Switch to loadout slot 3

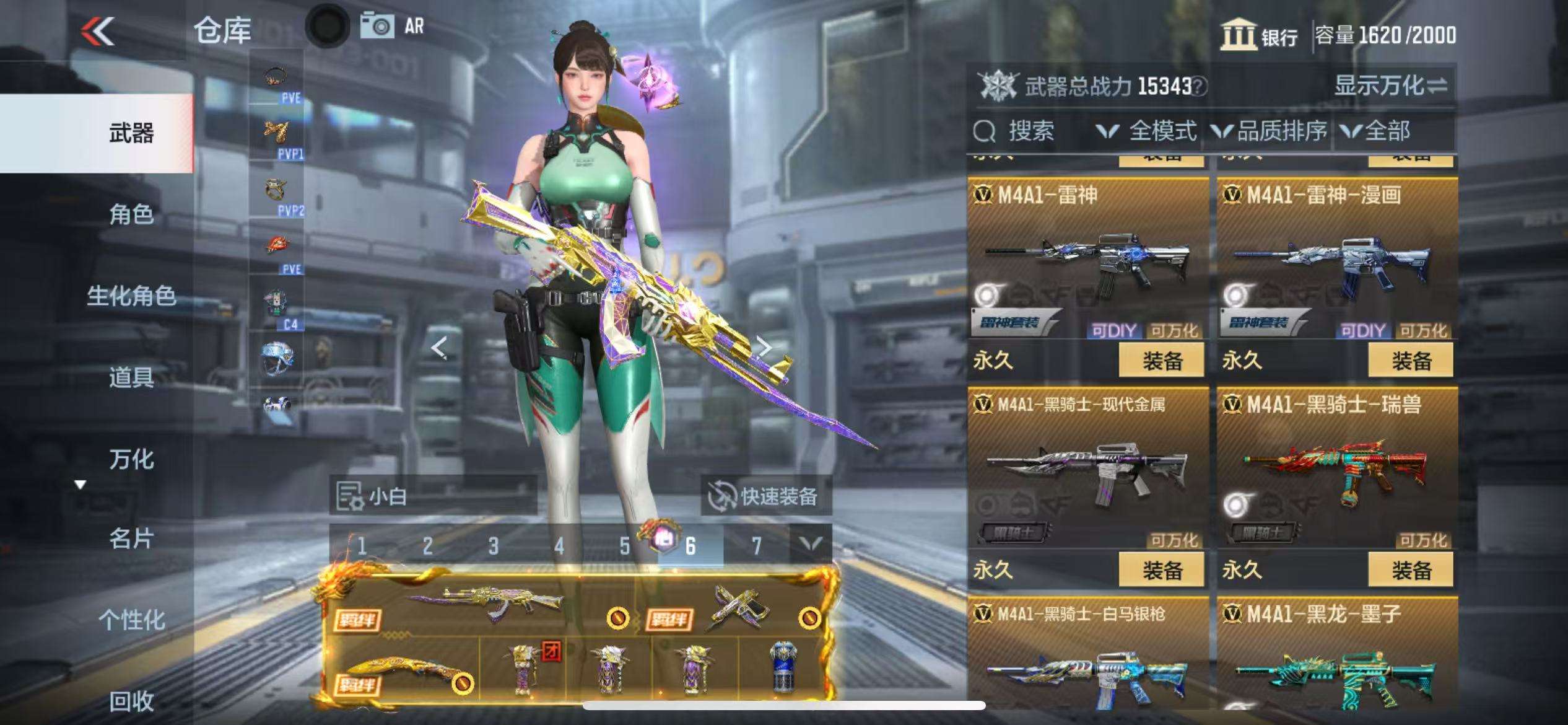493,546
